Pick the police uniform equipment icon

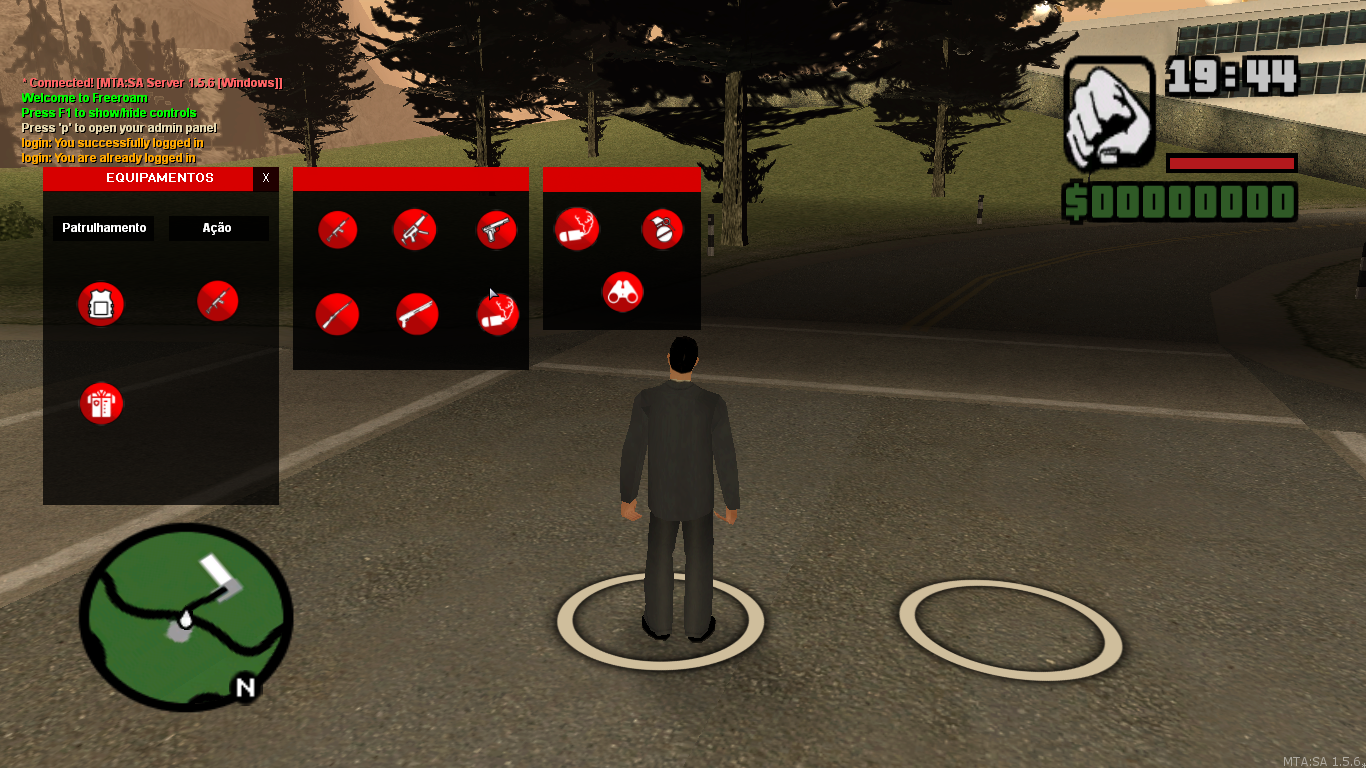pyautogui.click(x=101, y=403)
